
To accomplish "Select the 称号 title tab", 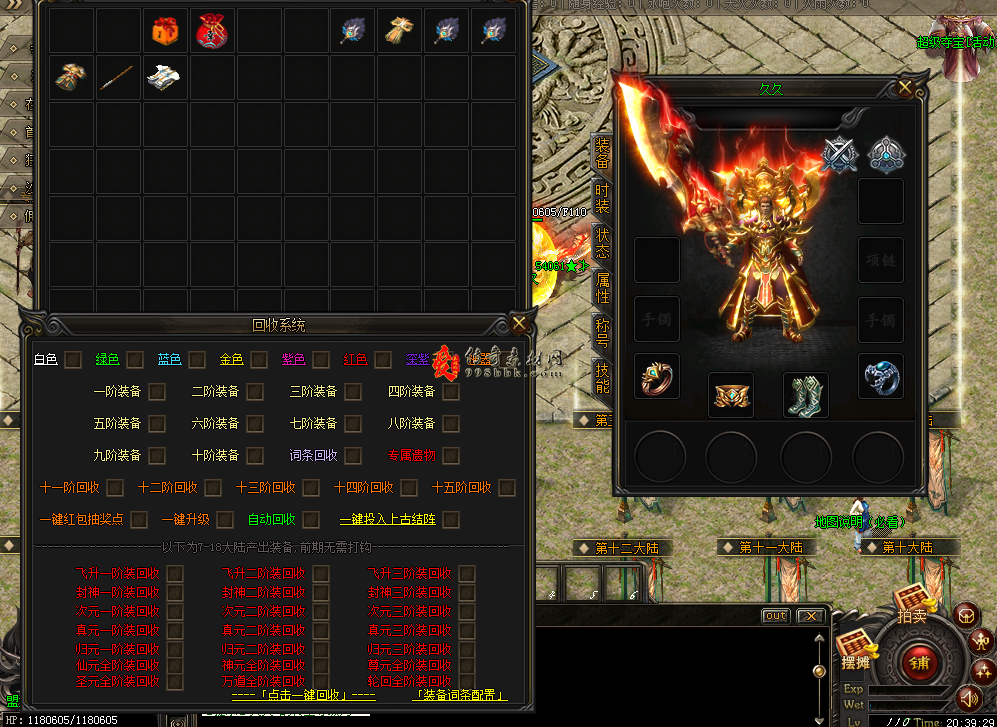I will [602, 331].
